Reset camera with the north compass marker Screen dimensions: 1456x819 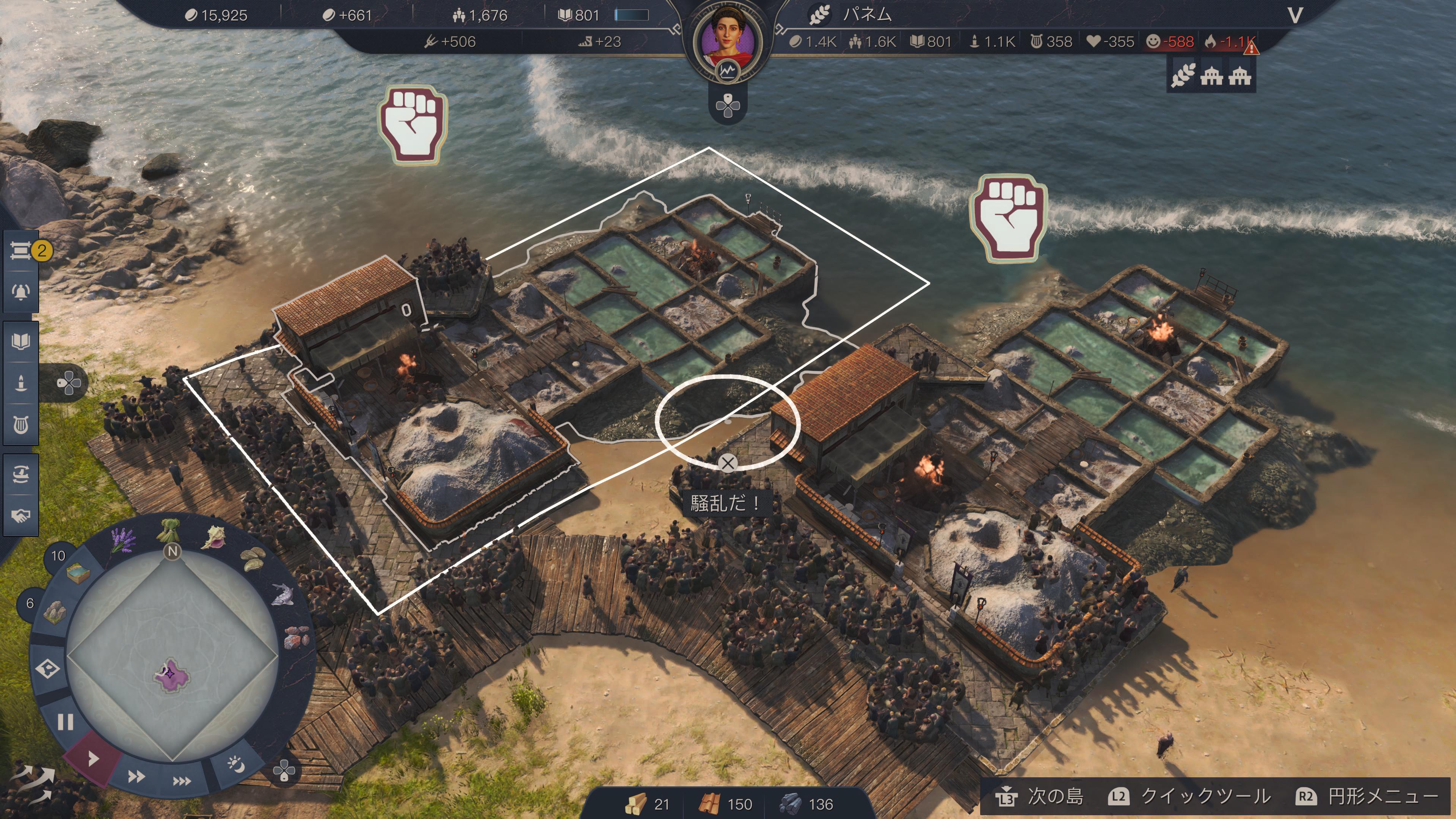(x=173, y=551)
